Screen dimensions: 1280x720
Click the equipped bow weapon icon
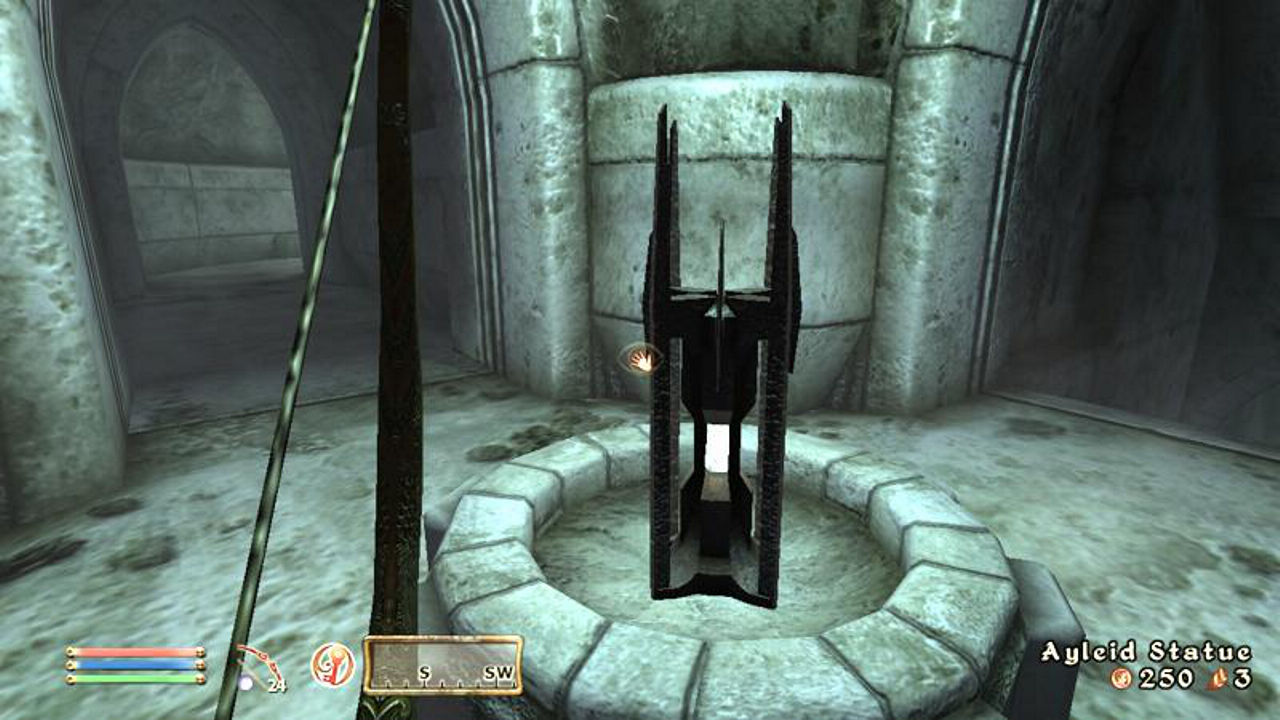click(257, 667)
